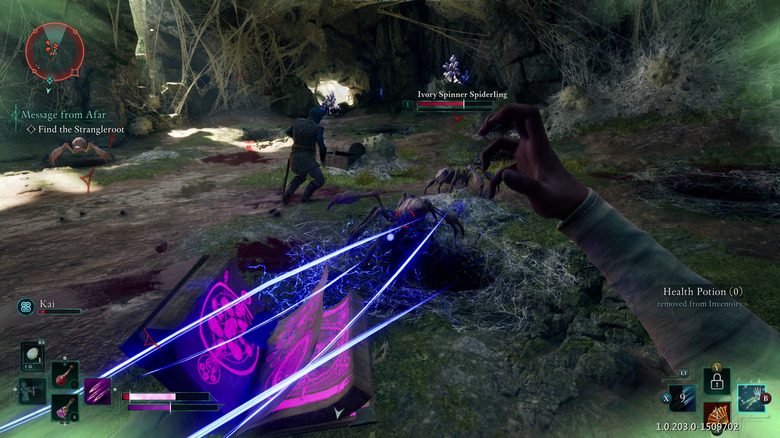The height and width of the screenshot is (438, 780).
Task: Click the circular red minimap
Action: [x=54, y=50]
